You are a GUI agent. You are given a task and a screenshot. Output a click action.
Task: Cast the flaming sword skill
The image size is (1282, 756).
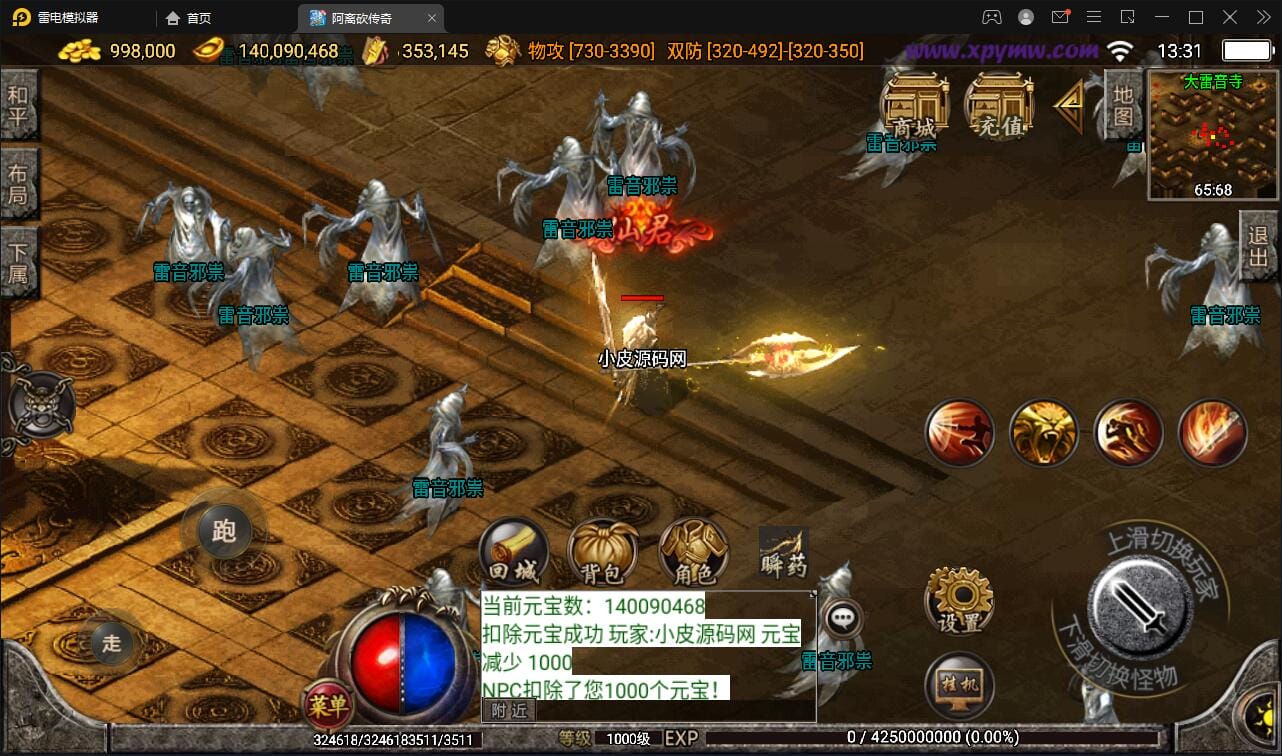point(1212,430)
